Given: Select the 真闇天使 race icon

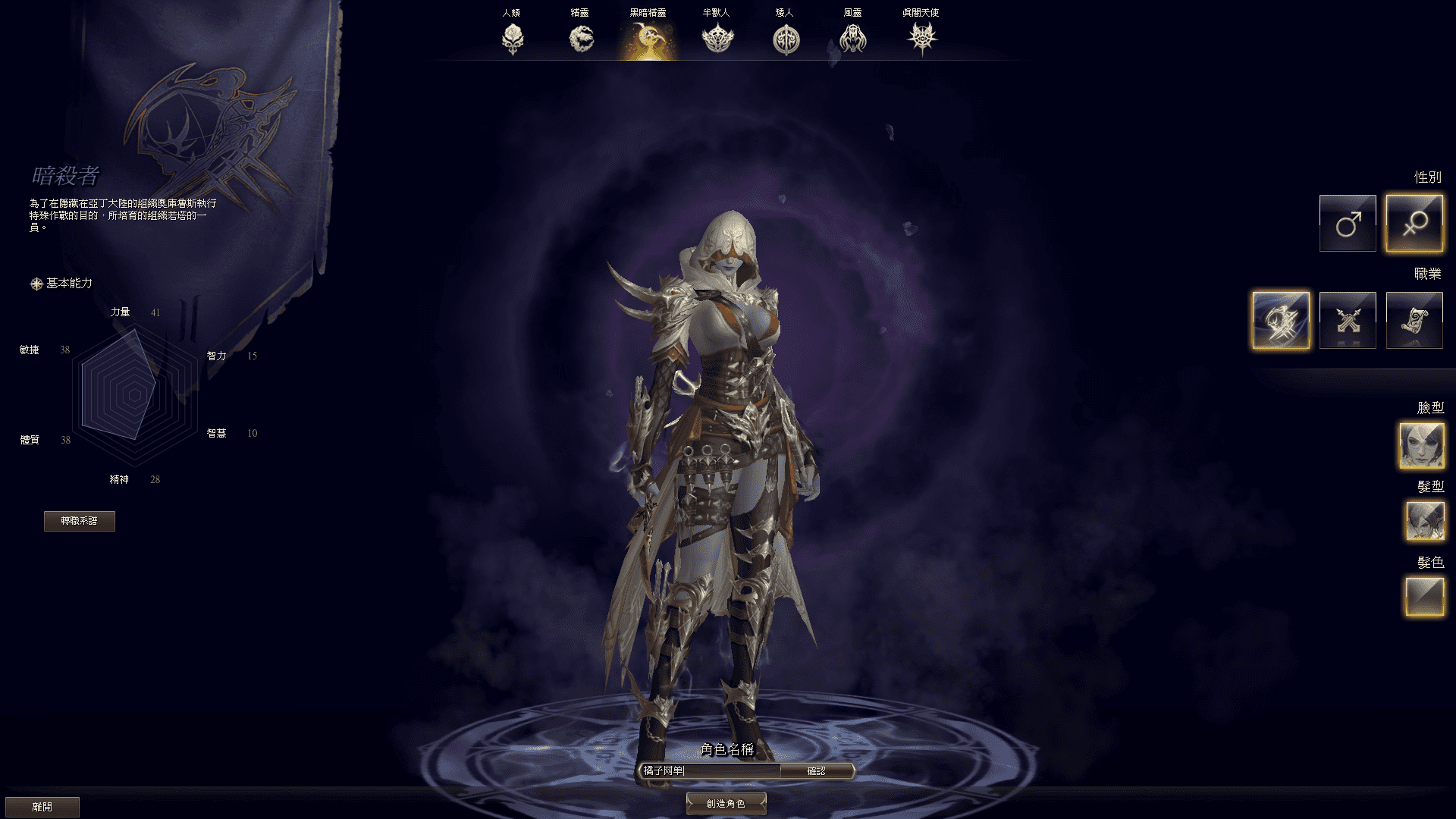Looking at the screenshot, I should [921, 36].
